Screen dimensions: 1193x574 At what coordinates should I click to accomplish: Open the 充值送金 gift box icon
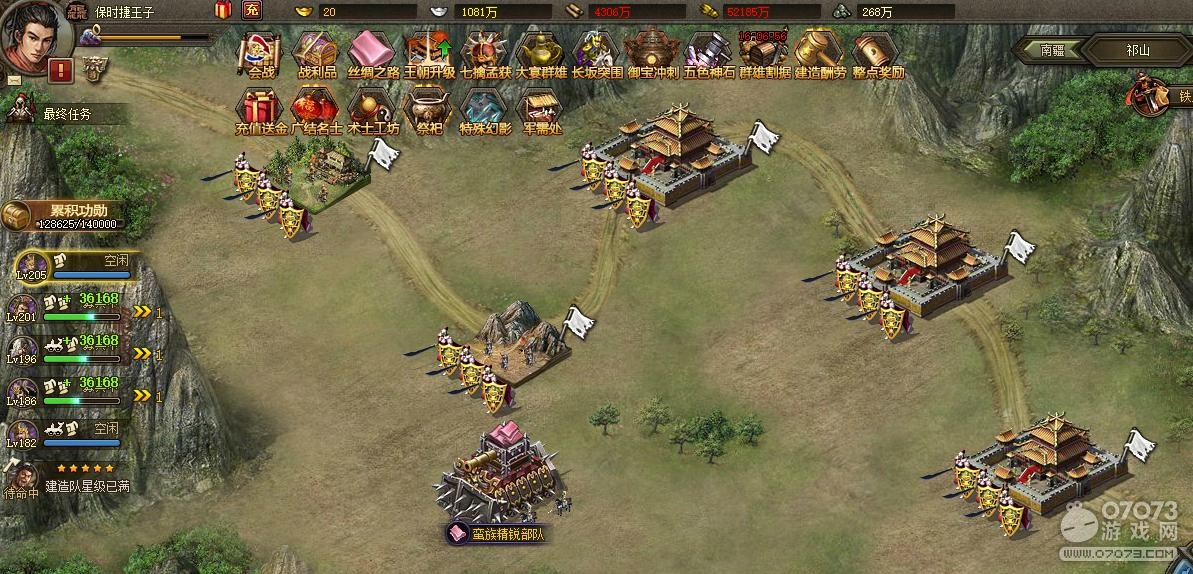point(260,107)
